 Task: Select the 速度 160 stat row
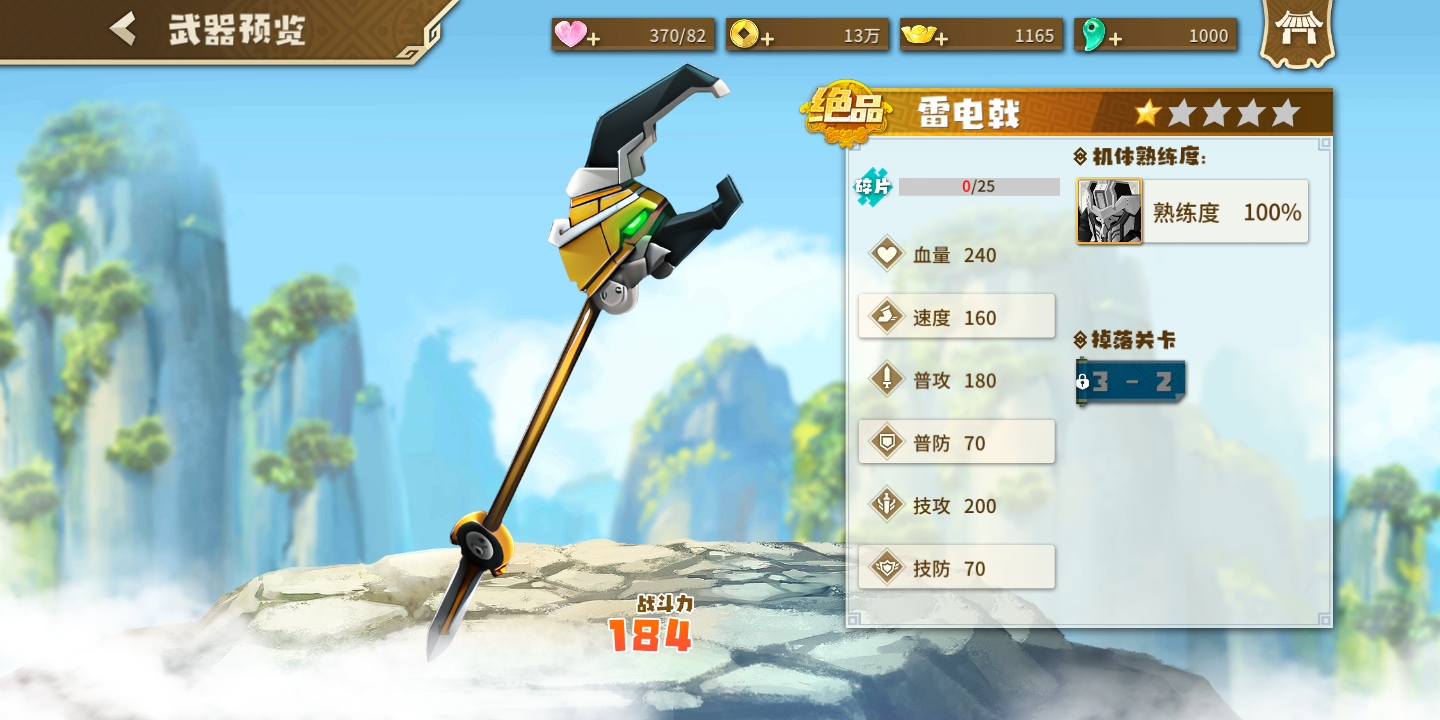pos(956,317)
